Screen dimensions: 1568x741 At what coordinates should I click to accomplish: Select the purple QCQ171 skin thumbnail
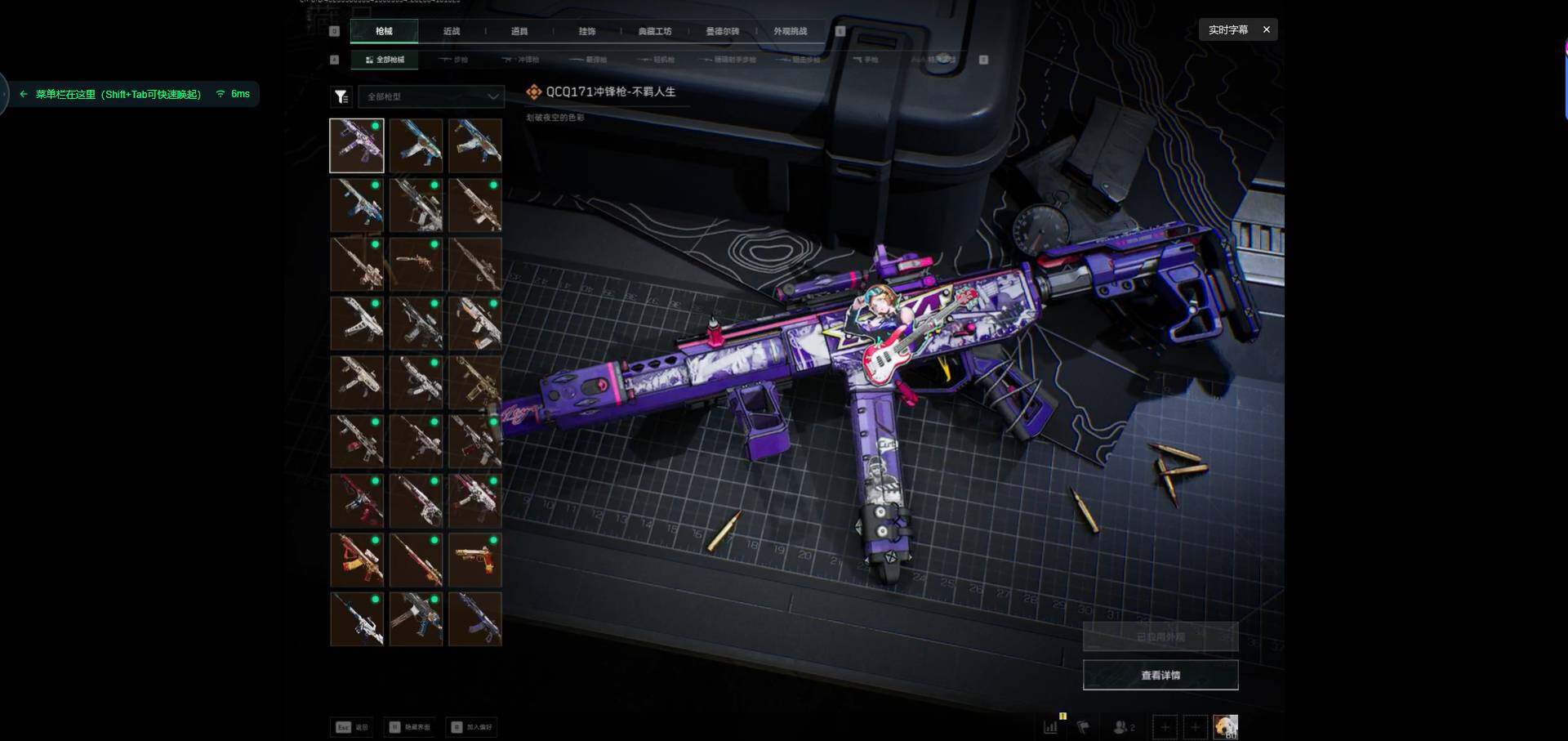(357, 145)
